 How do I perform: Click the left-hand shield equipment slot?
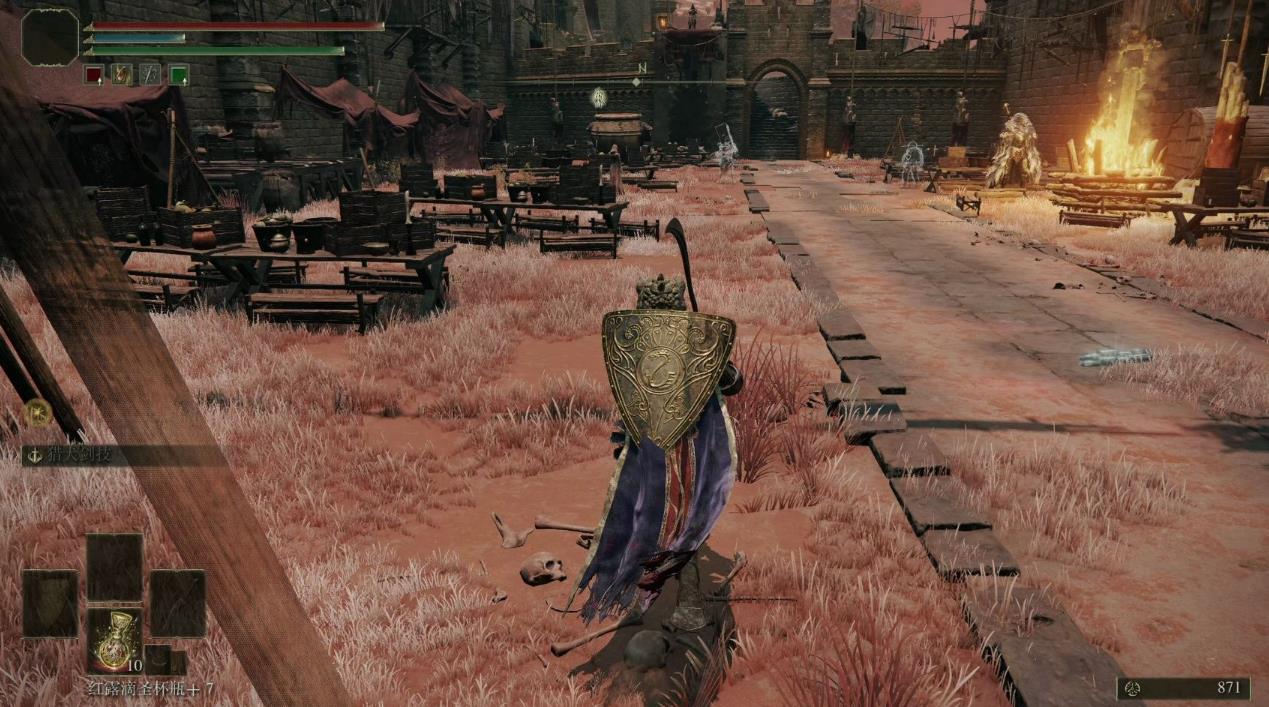[50, 603]
